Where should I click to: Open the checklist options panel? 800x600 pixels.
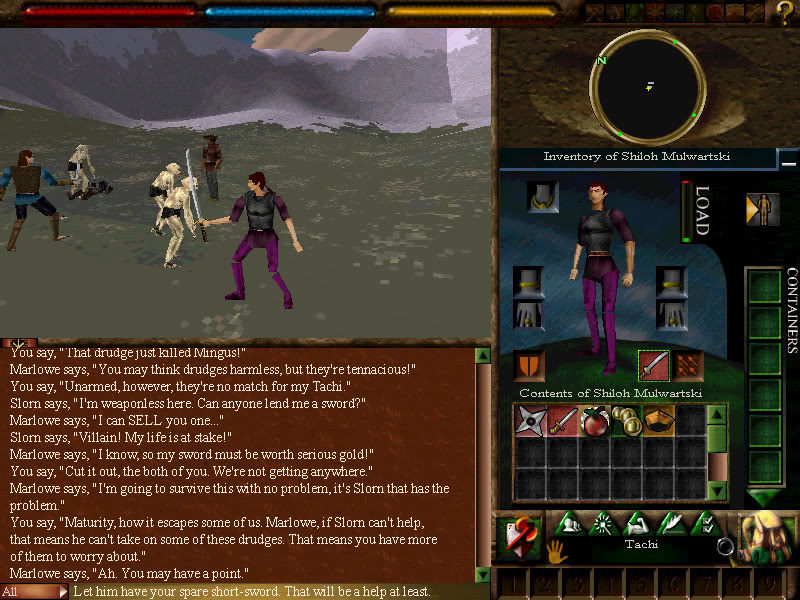(x=709, y=522)
